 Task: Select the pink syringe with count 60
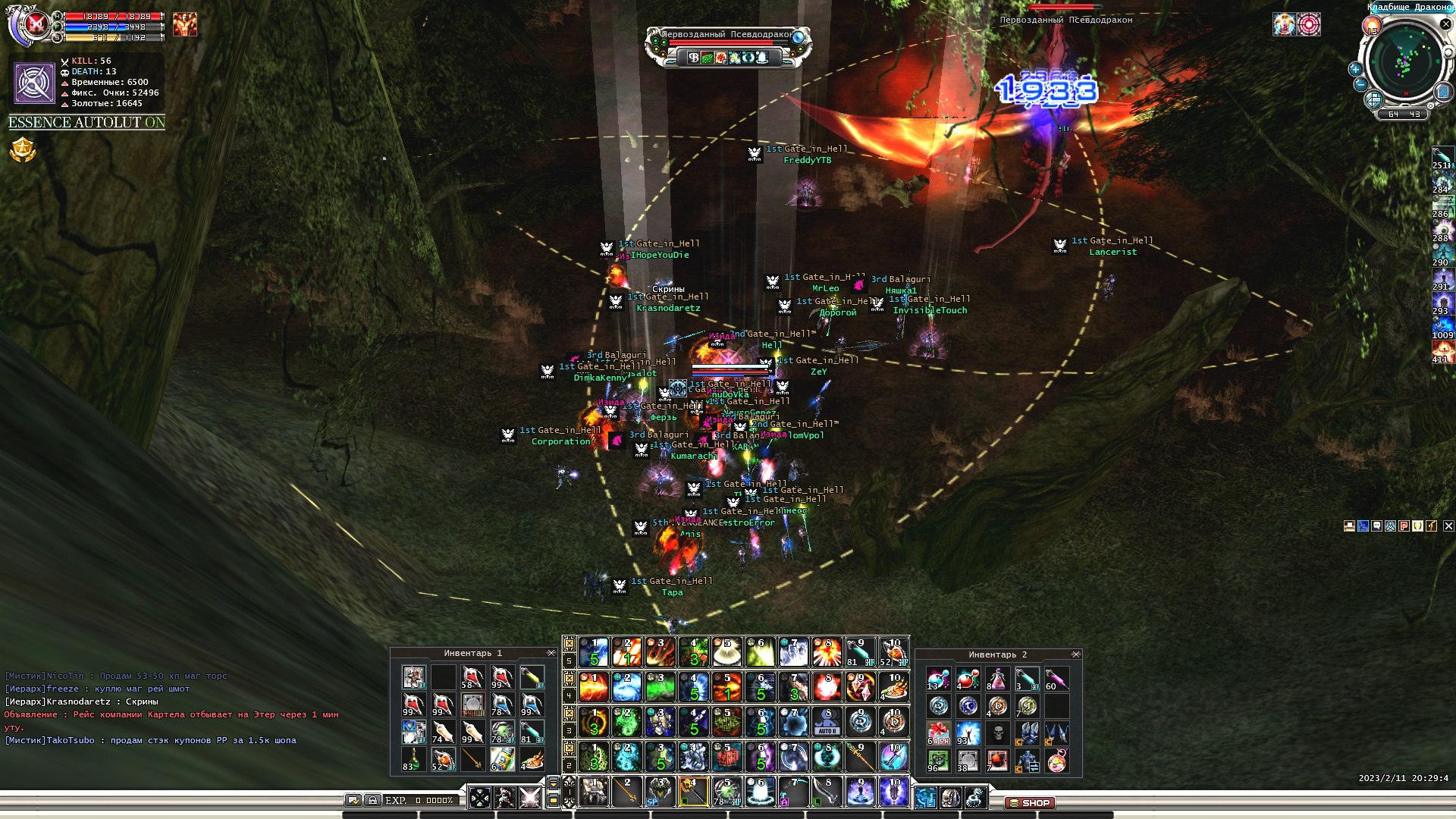coord(1057,679)
